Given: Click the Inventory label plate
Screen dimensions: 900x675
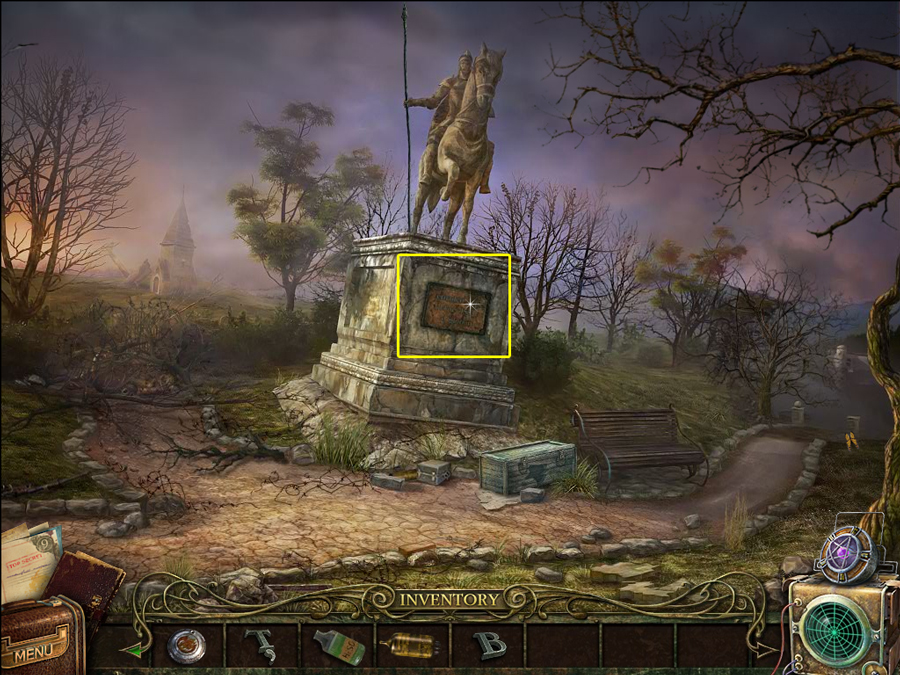Looking at the screenshot, I should point(449,600).
